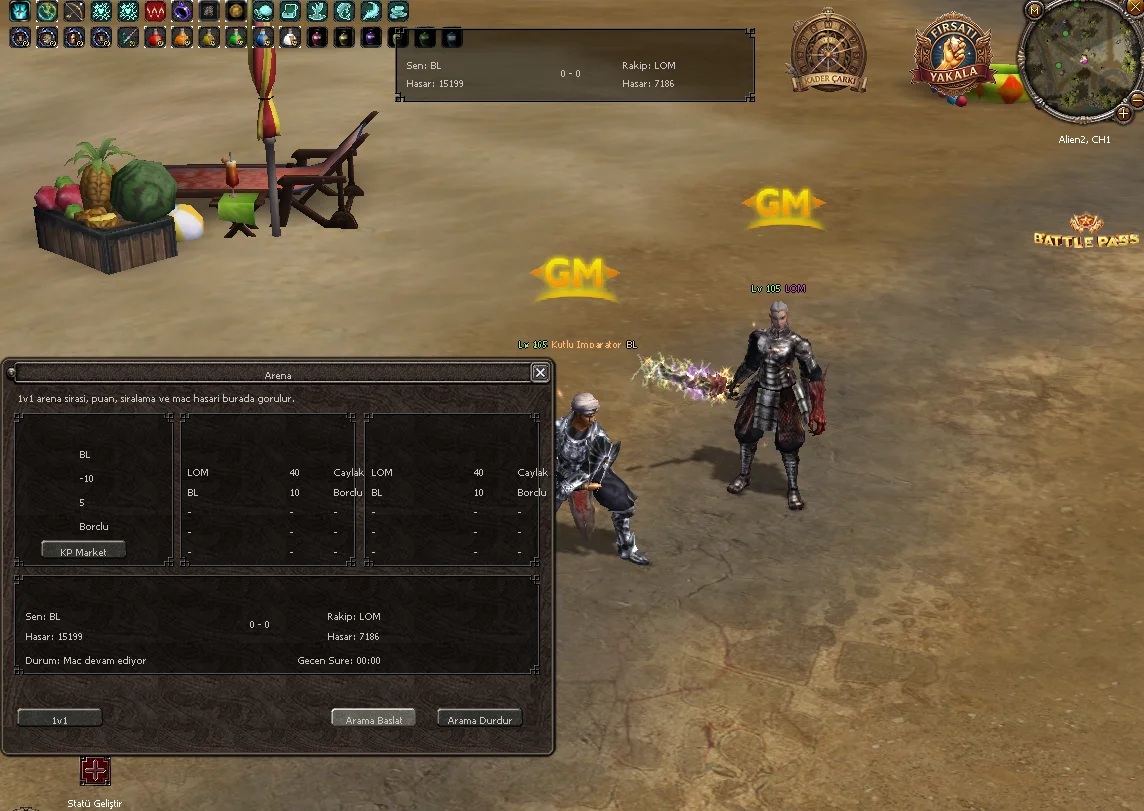
Task: Select the white potion in the hotbar
Action: [x=290, y=38]
